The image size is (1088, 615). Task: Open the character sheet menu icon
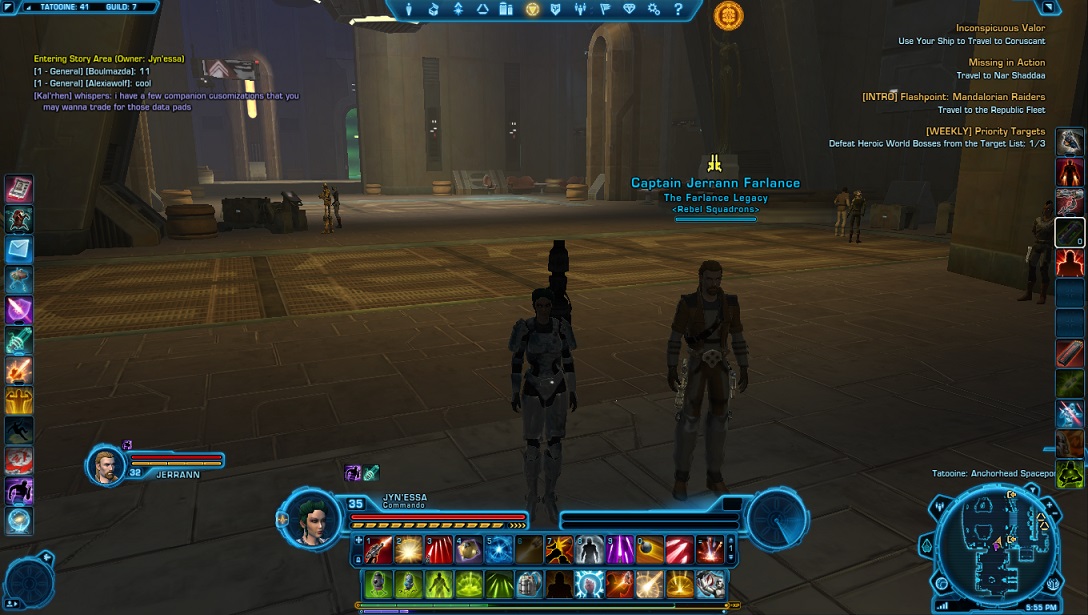pos(409,9)
